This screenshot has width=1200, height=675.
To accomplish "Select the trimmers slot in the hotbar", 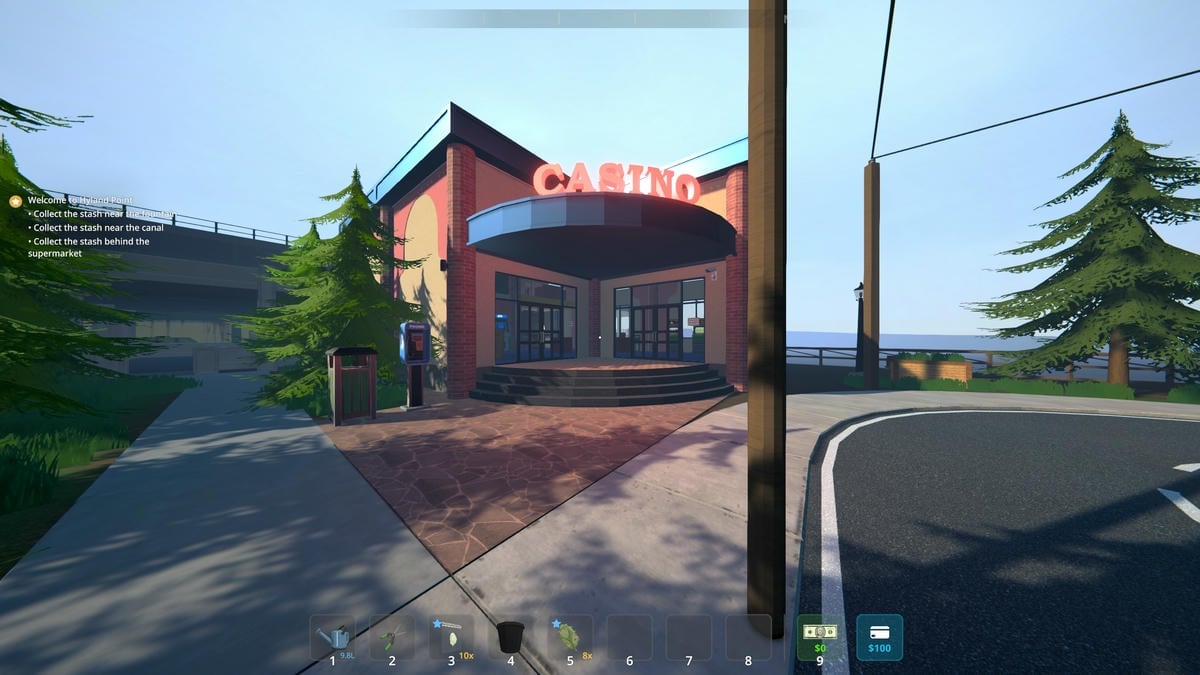I will (x=392, y=637).
